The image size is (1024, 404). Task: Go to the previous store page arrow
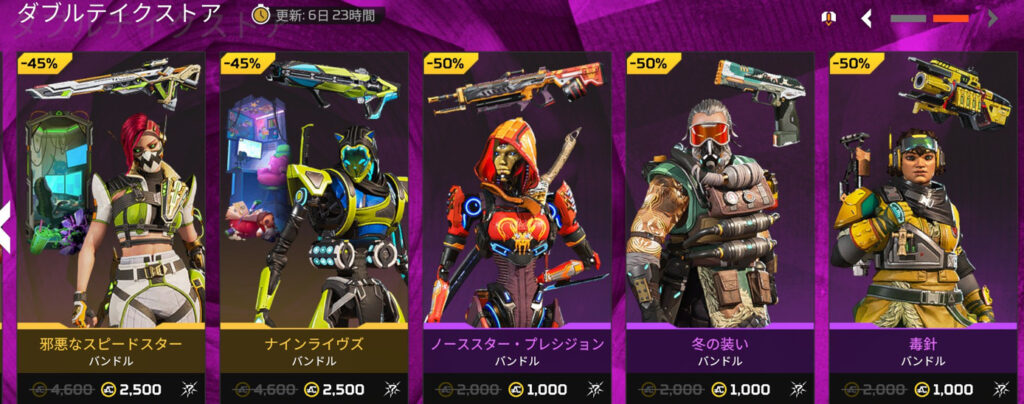point(867,18)
